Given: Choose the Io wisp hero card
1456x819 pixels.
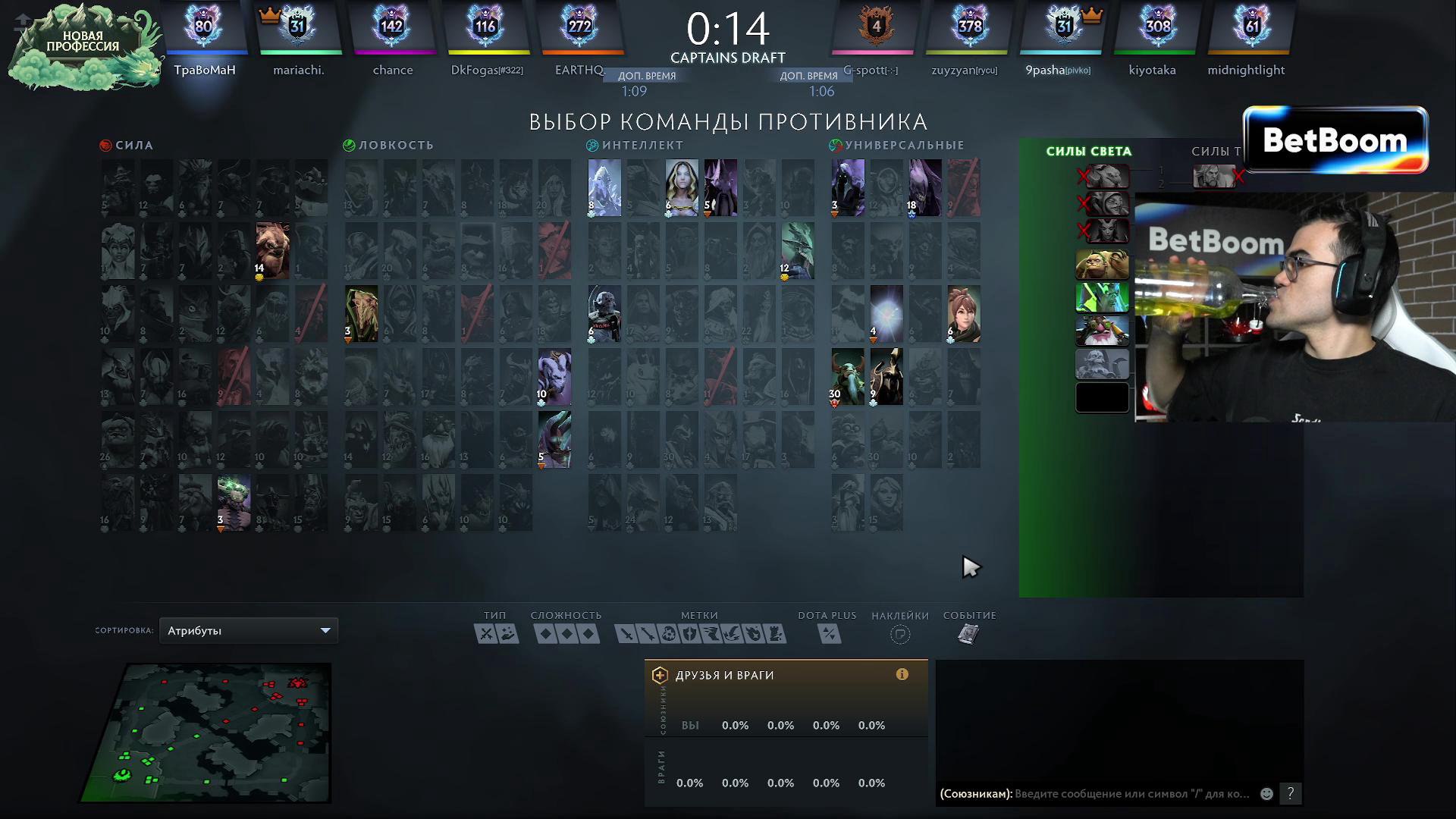Looking at the screenshot, I should [886, 313].
